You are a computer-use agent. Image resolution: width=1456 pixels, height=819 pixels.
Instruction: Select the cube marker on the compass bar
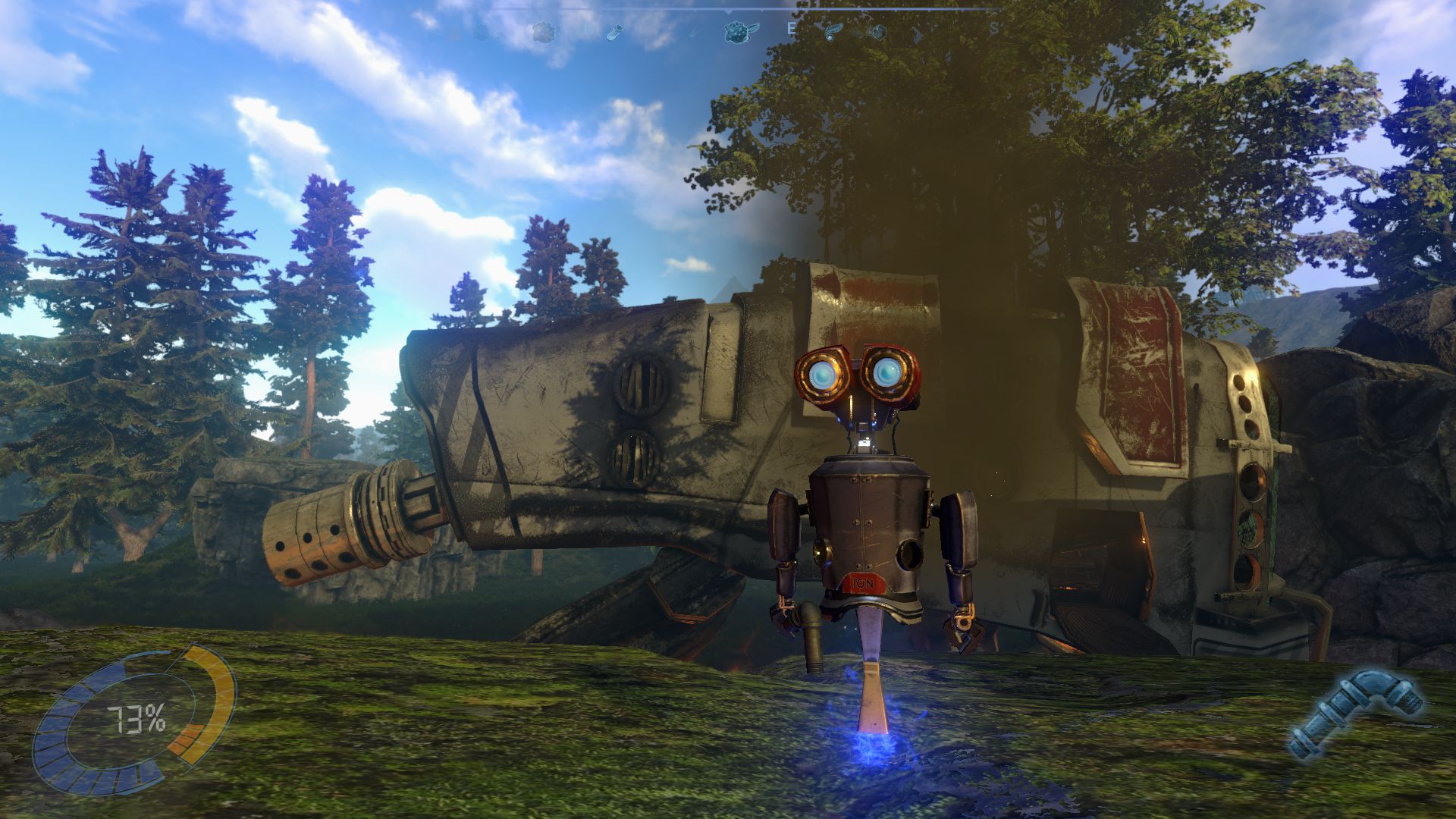[879, 32]
